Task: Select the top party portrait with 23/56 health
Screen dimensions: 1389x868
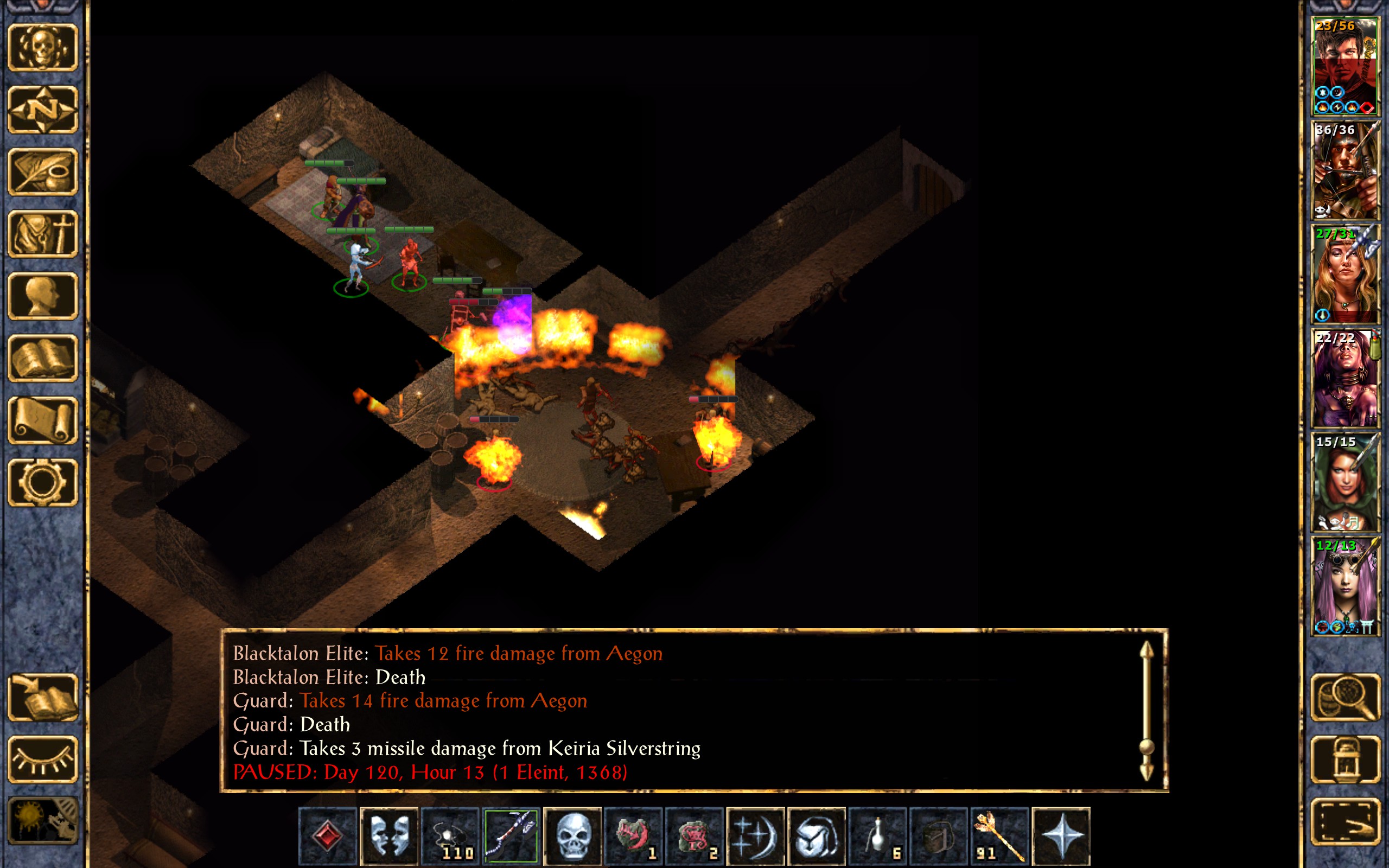Action: (x=1345, y=67)
